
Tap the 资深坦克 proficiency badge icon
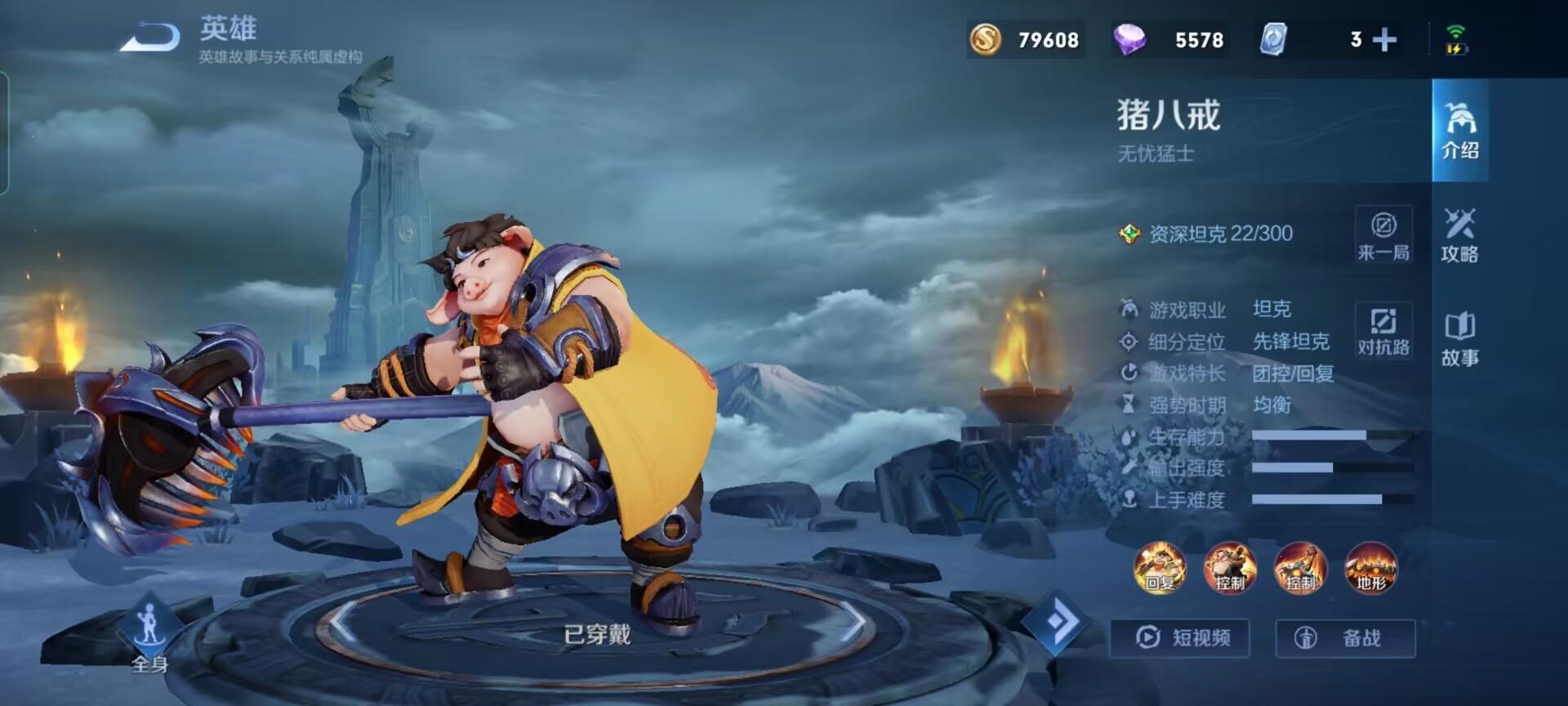click(1131, 233)
